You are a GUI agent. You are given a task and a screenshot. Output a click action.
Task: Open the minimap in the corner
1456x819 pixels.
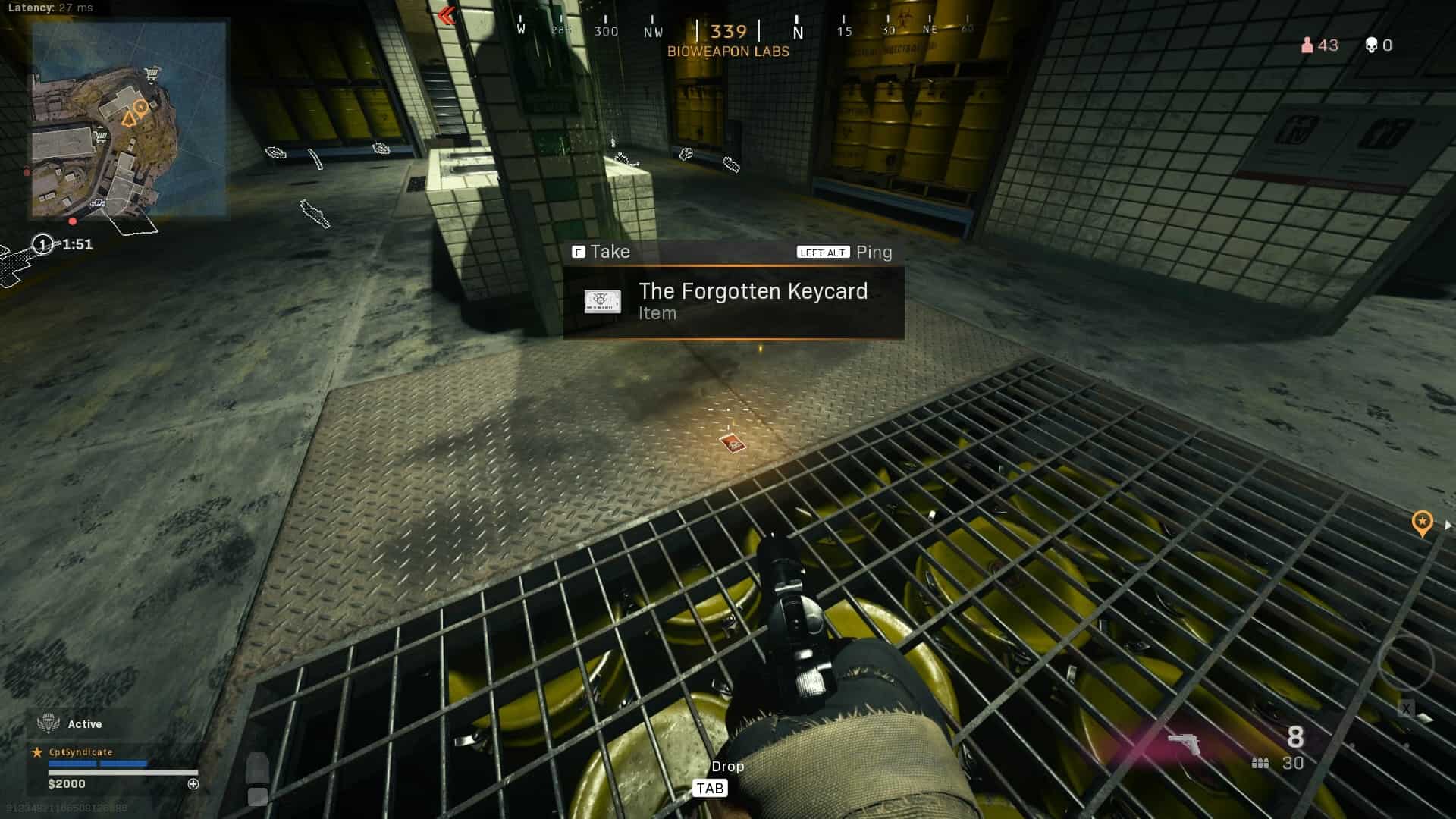[129, 119]
